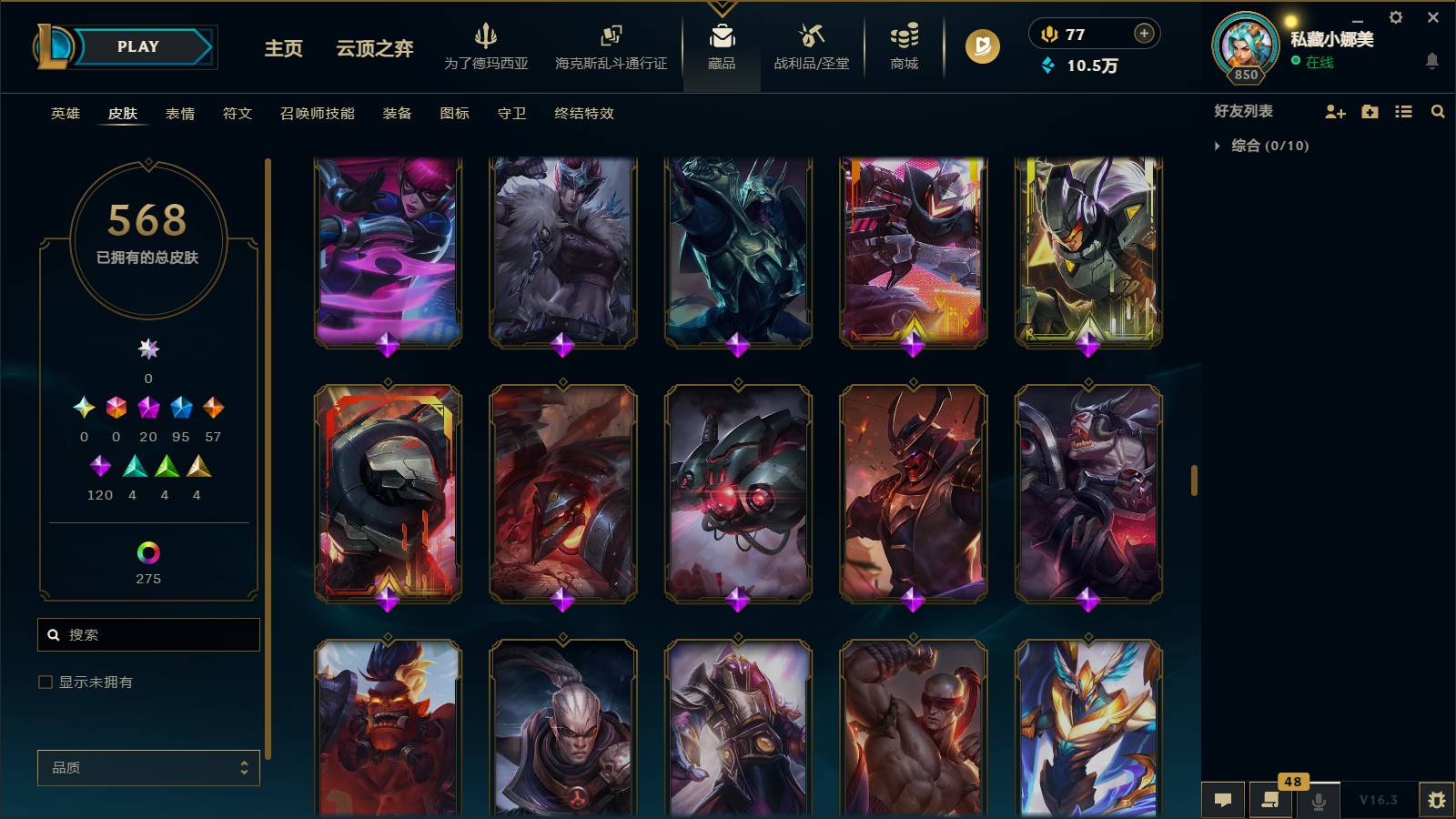The width and height of the screenshot is (1456, 819).
Task: Open the 品质 quality dropdown
Action: tap(147, 767)
